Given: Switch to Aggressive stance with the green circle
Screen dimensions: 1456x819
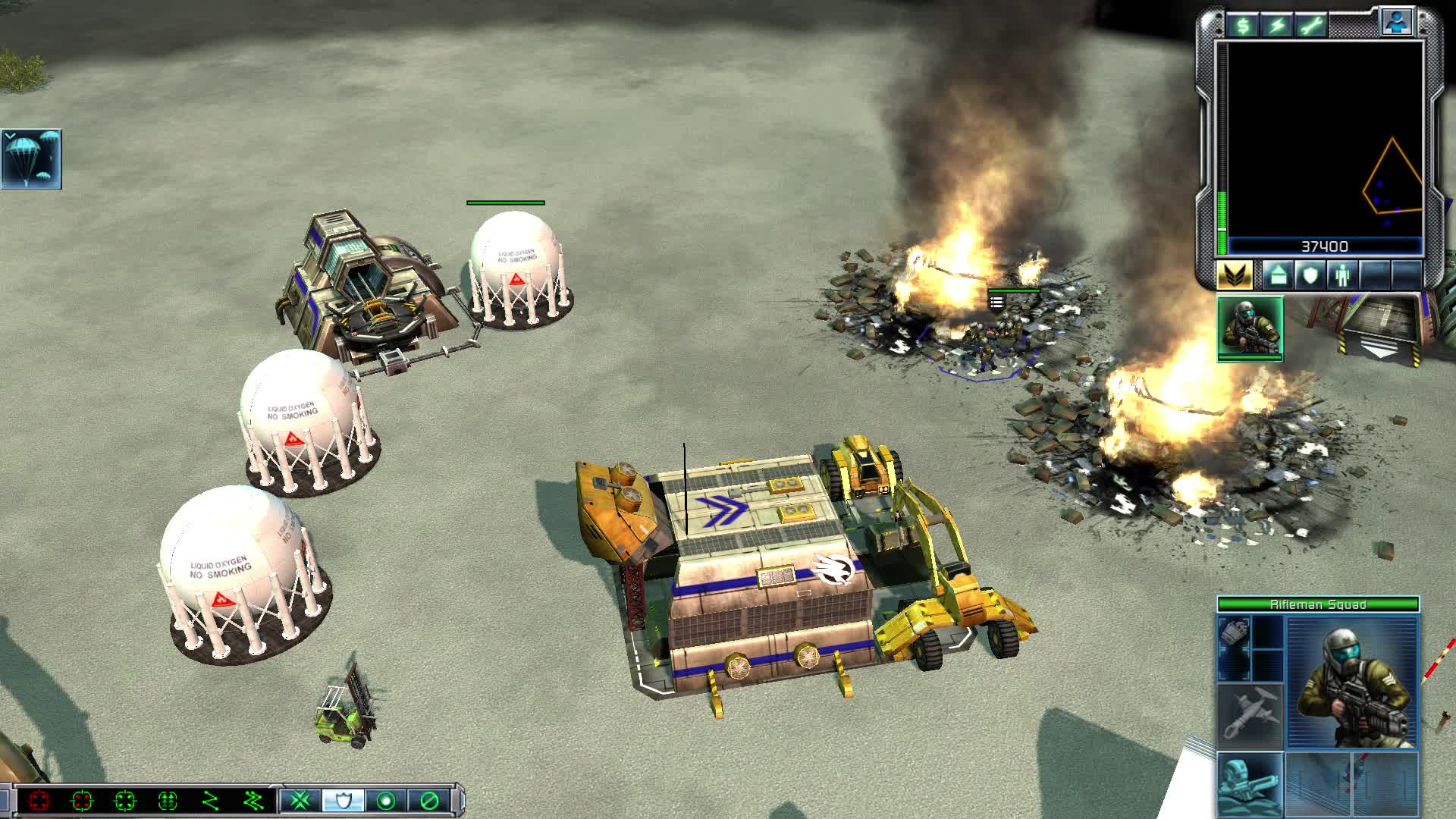Looking at the screenshot, I should point(387,799).
